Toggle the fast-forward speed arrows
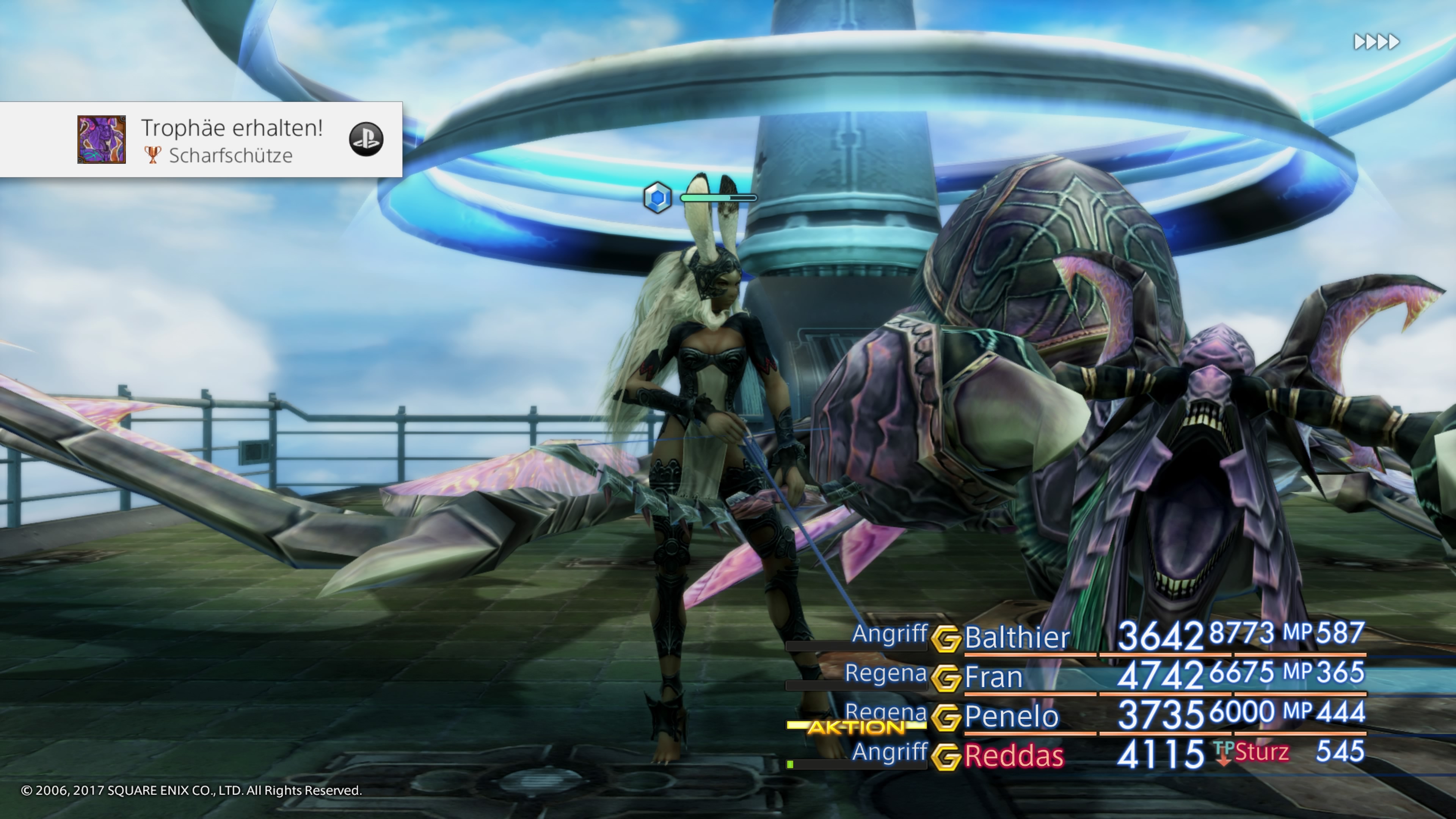This screenshot has width=1456, height=819. 1376,42
